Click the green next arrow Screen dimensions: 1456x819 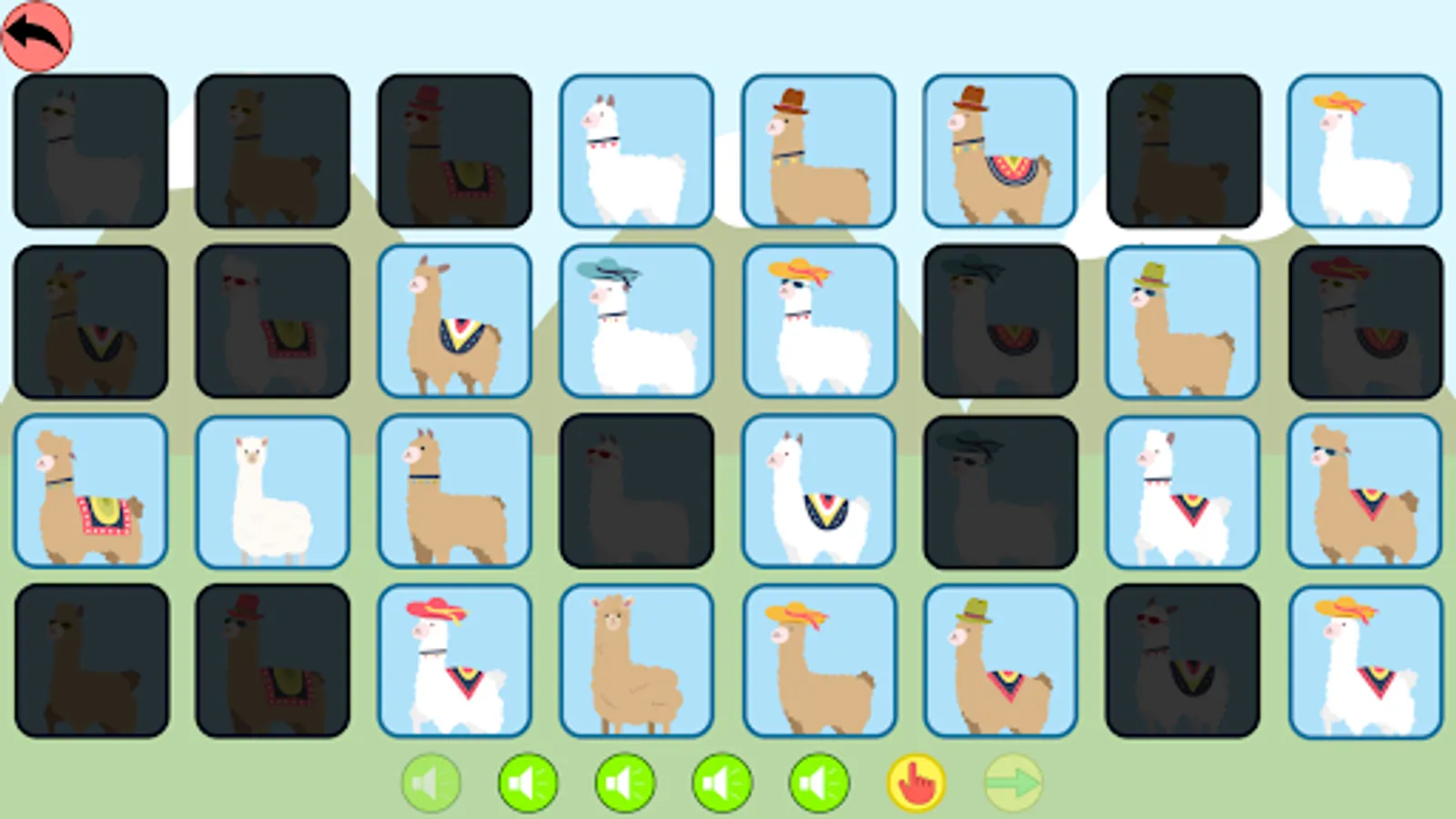click(x=1015, y=783)
